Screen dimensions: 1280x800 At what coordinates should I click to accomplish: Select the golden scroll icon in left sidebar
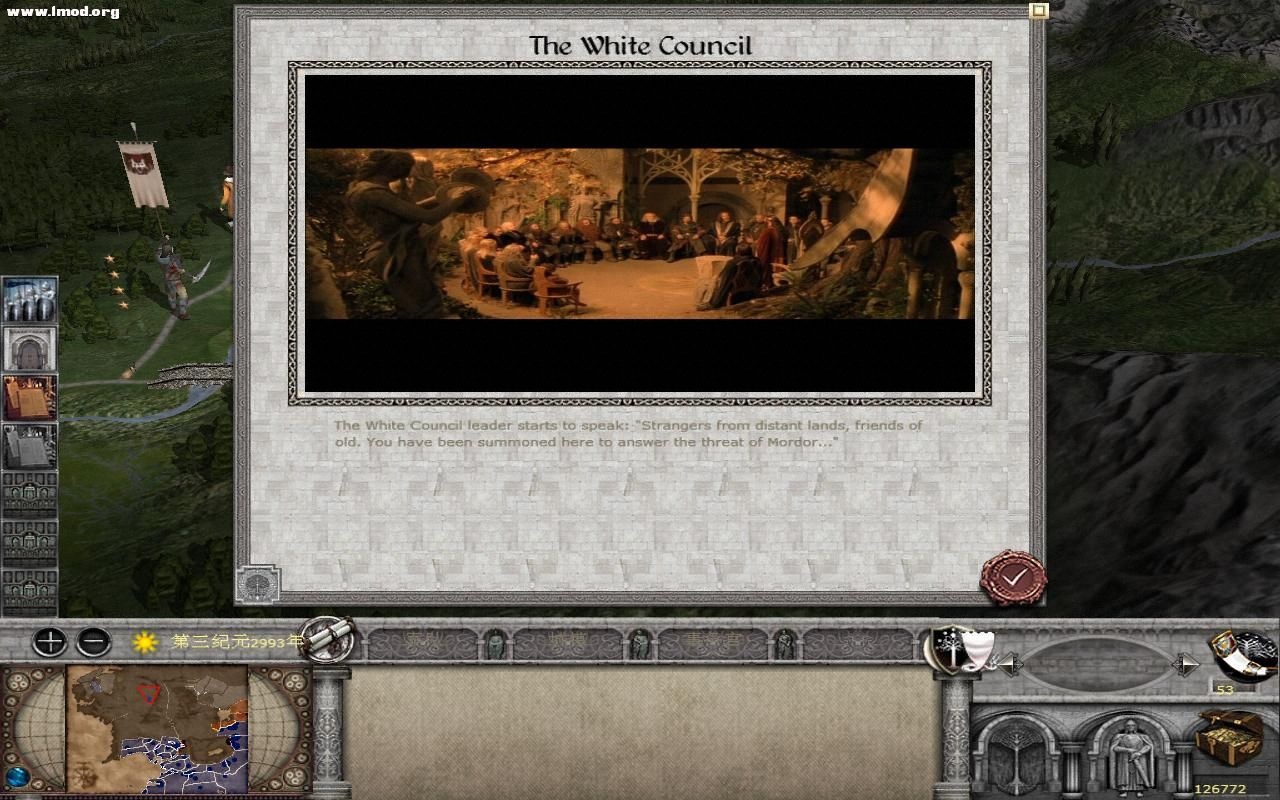(28, 395)
